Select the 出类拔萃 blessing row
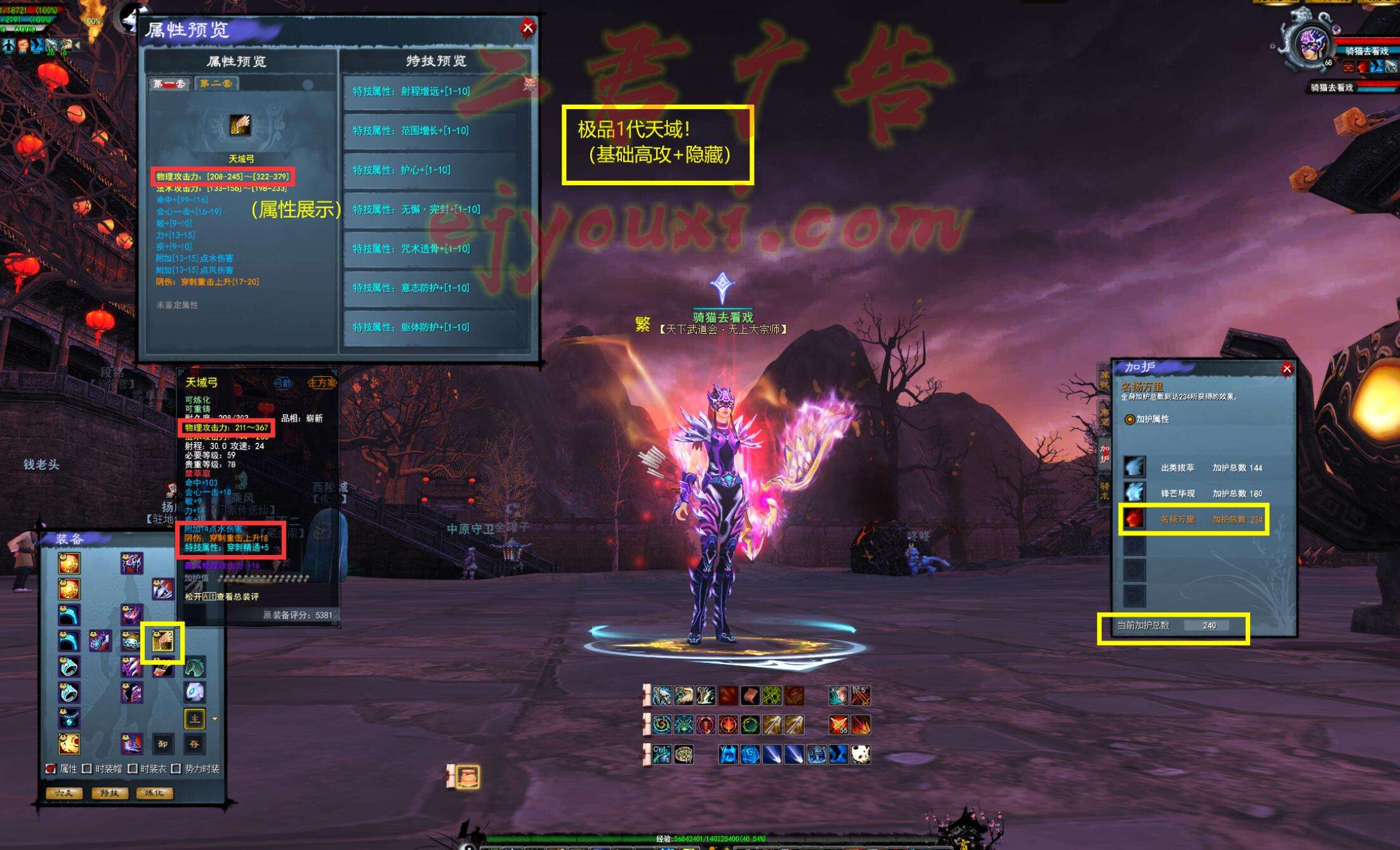This screenshot has width=1400, height=850. [x=1193, y=468]
